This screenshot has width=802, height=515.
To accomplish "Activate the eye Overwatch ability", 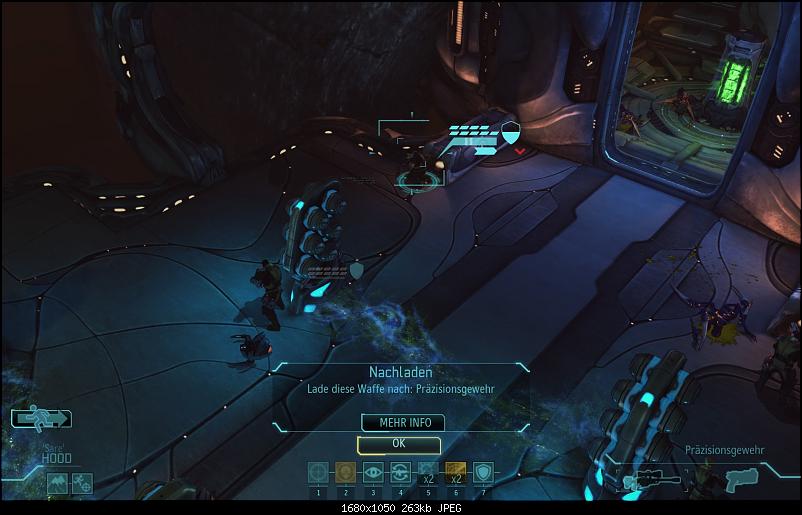I will click(x=373, y=473).
